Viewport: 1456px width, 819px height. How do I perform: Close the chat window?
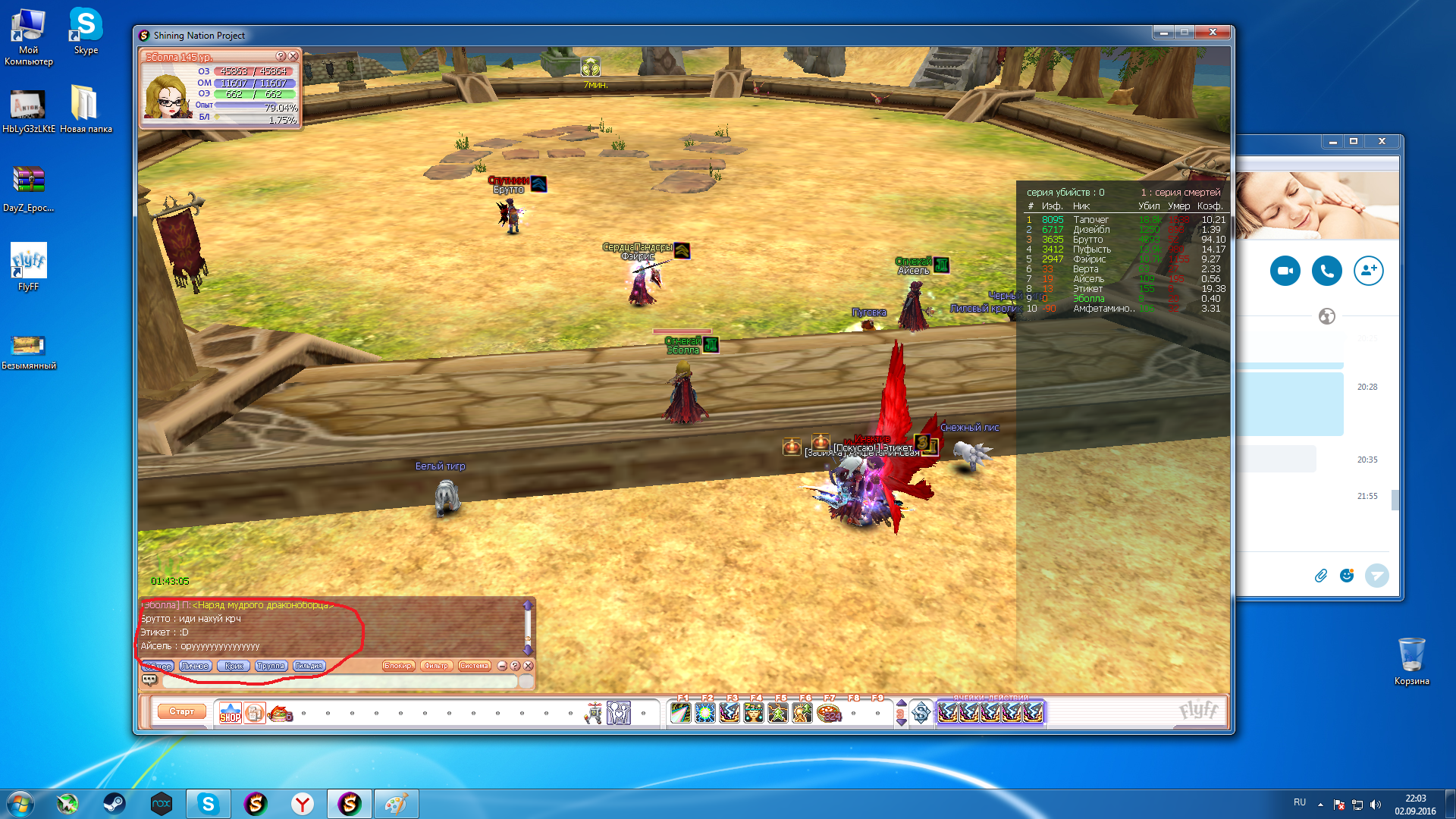point(529,666)
